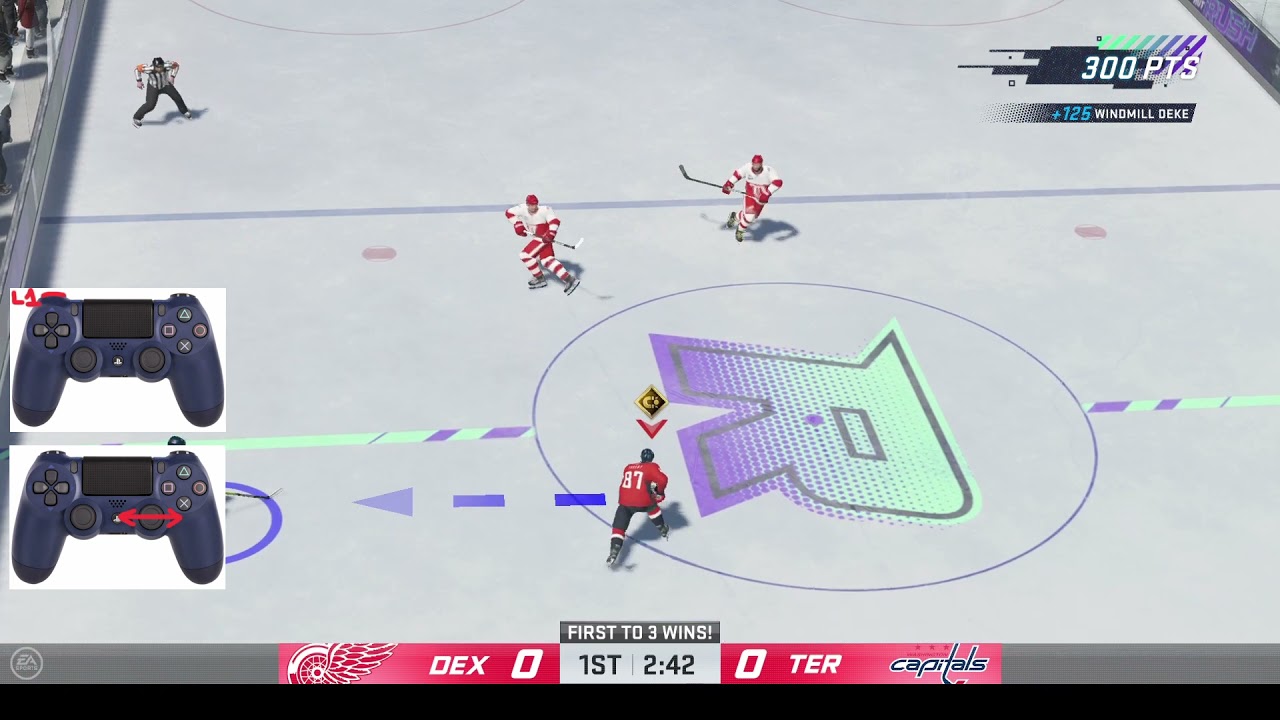
Task: Select the Capitals logo on the scoreboard
Action: pos(938,664)
